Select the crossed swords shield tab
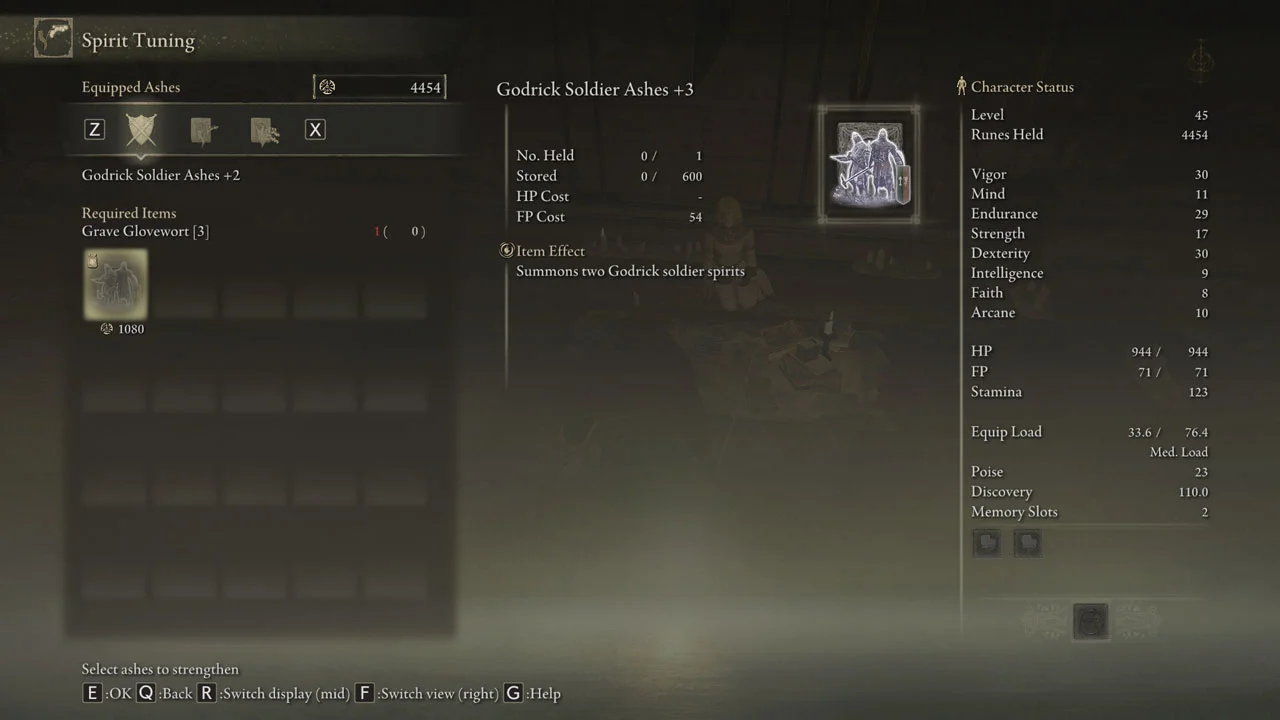Image resolution: width=1280 pixels, height=720 pixels. tap(141, 130)
